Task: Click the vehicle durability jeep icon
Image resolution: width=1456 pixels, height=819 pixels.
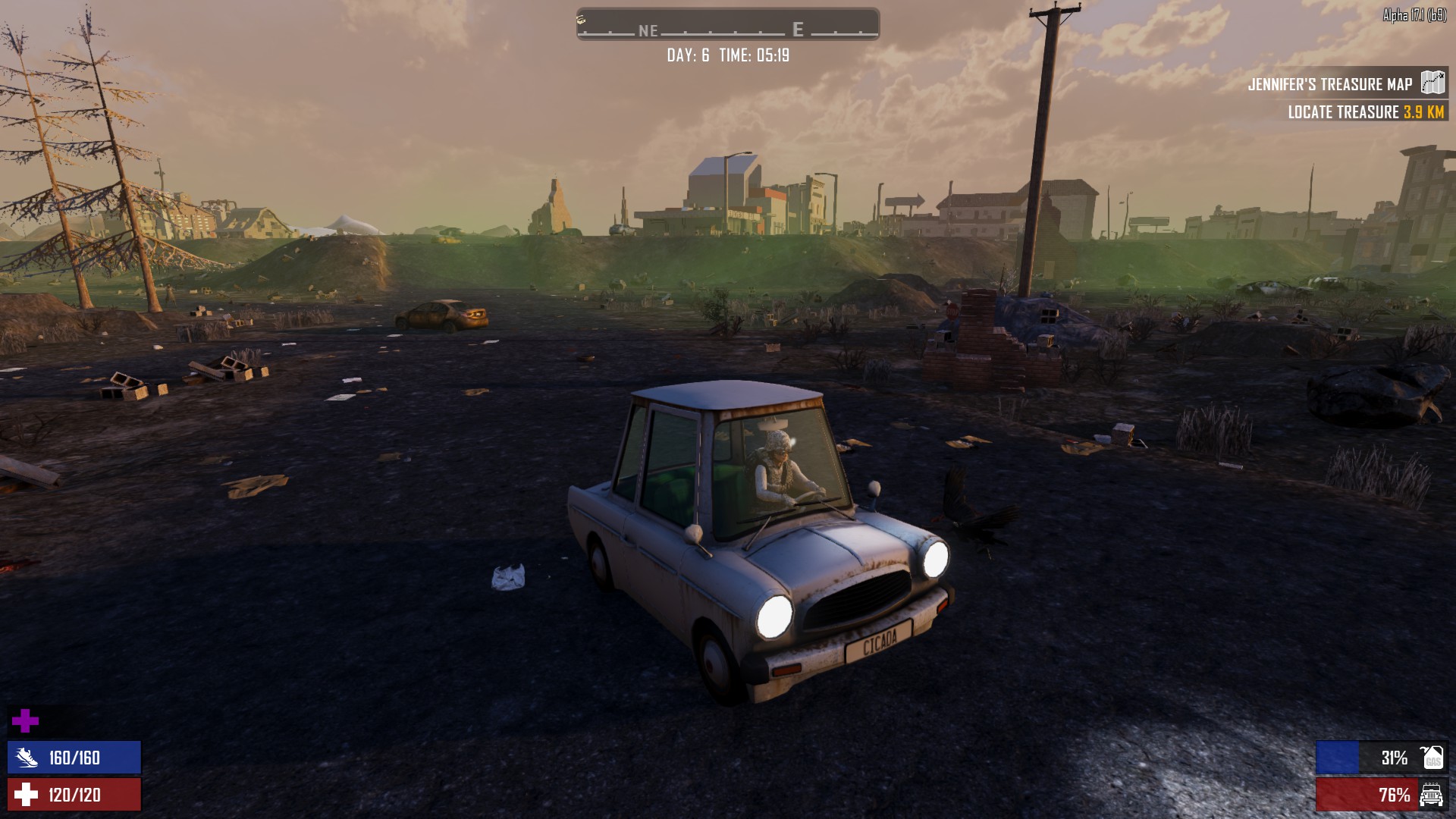Action: tap(1432, 795)
